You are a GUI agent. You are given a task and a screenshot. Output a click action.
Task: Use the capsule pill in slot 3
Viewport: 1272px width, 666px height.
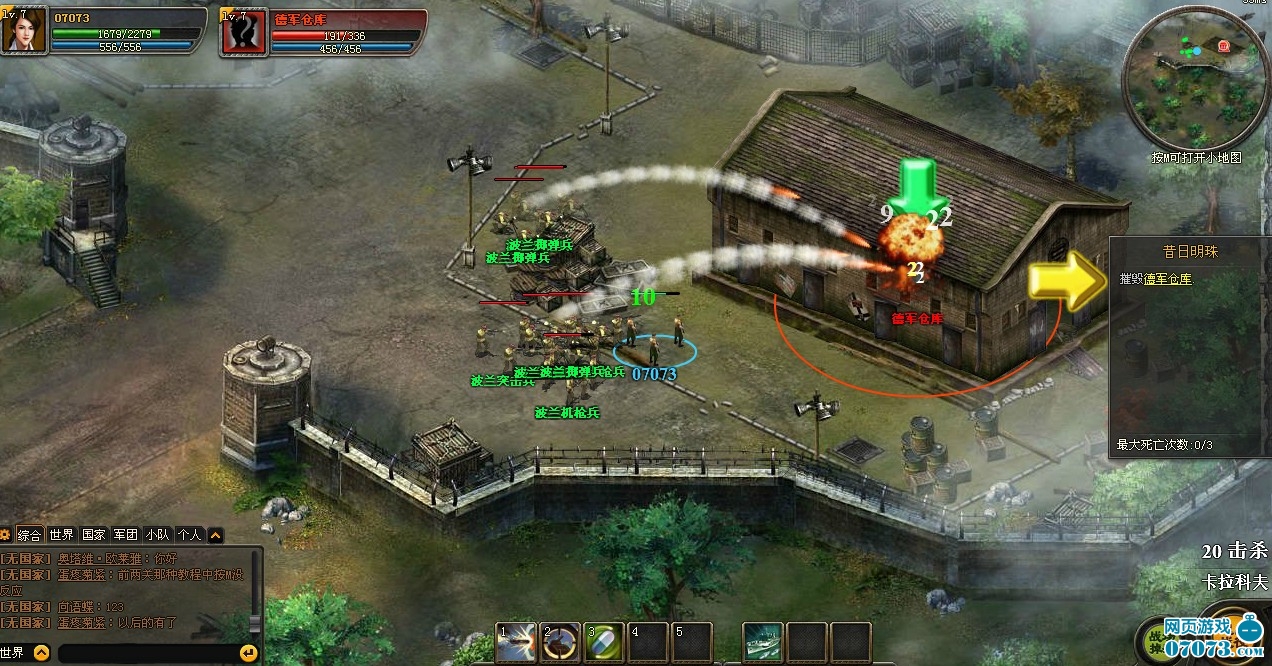pos(604,642)
